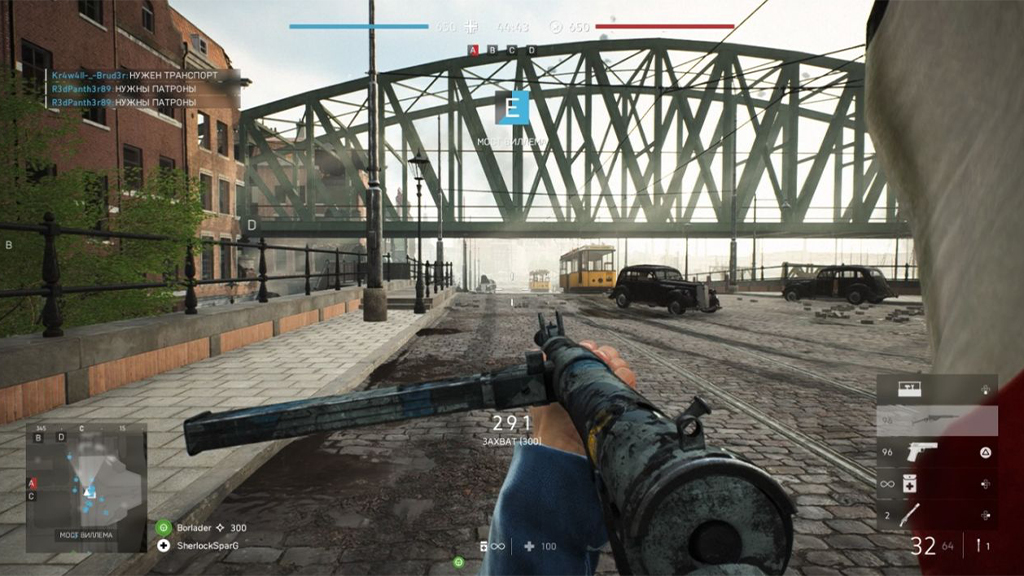1024x576 pixels.
Task: Select the B objective flag at top
Action: [x=493, y=50]
